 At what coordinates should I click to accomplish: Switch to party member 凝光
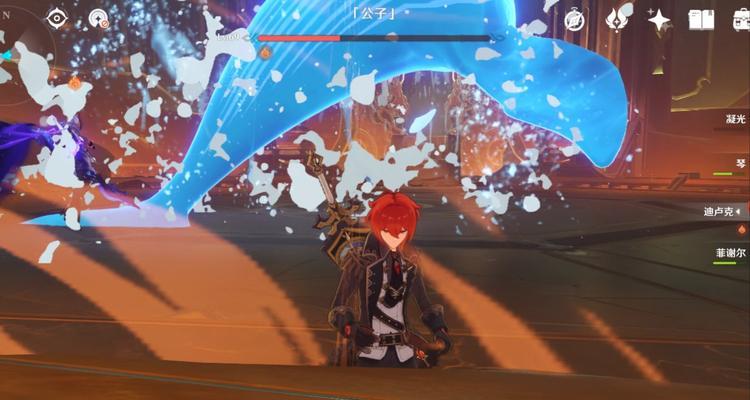(720, 118)
